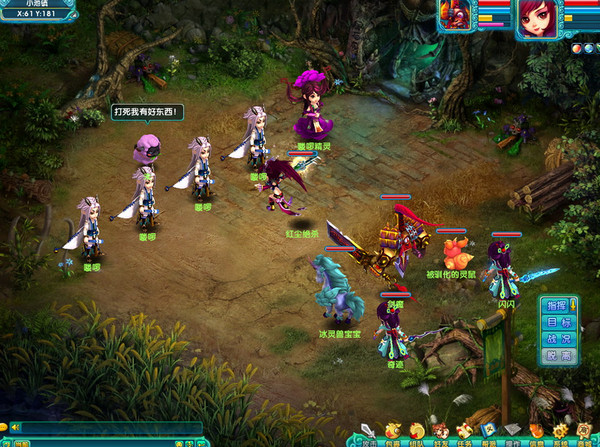Show the 战况 battle status
The image size is (600, 447).
pos(558,338)
